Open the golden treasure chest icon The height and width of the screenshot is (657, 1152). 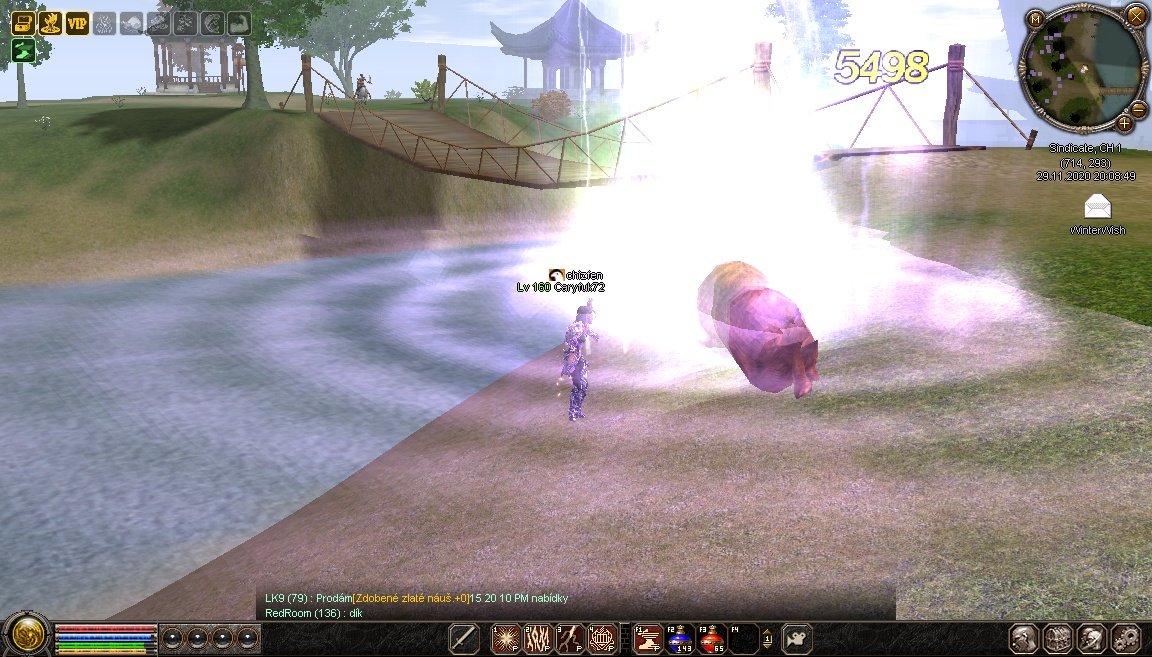23,24
